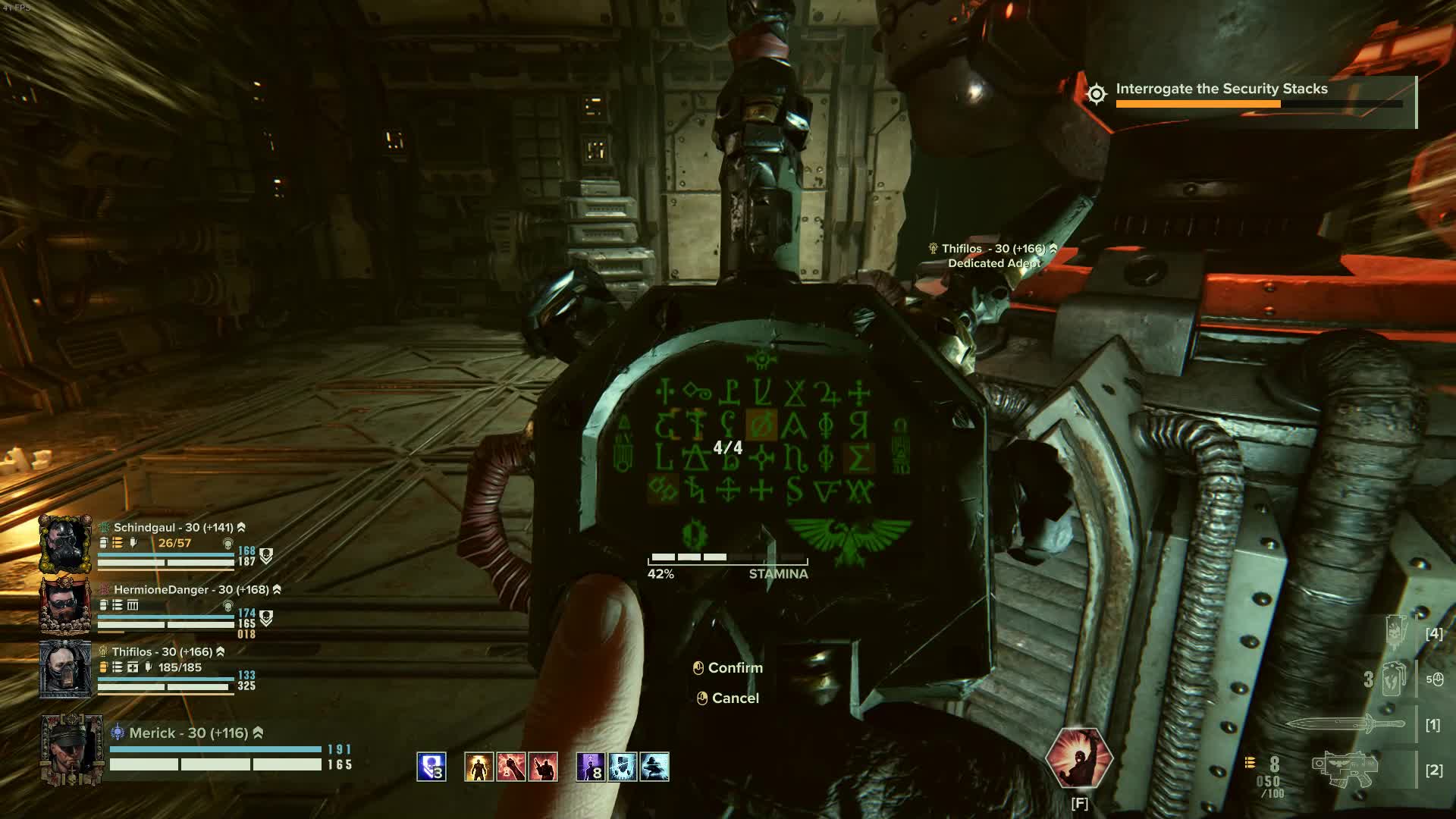1456x819 pixels.
Task: Click the red soldier with gun buff
Action: pos(543,767)
